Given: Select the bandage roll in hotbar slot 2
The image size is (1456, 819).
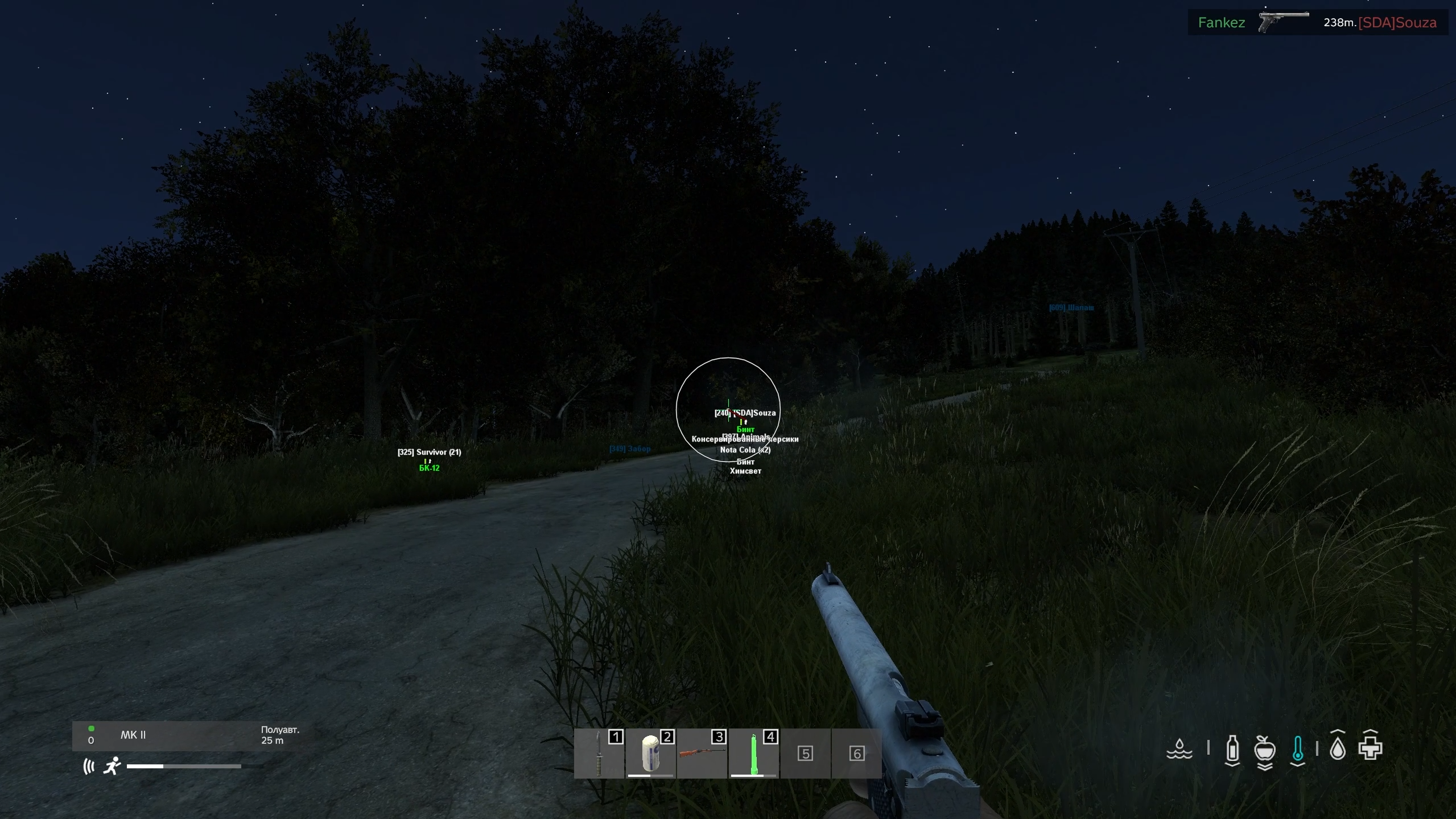Looking at the screenshot, I should tap(650, 754).
